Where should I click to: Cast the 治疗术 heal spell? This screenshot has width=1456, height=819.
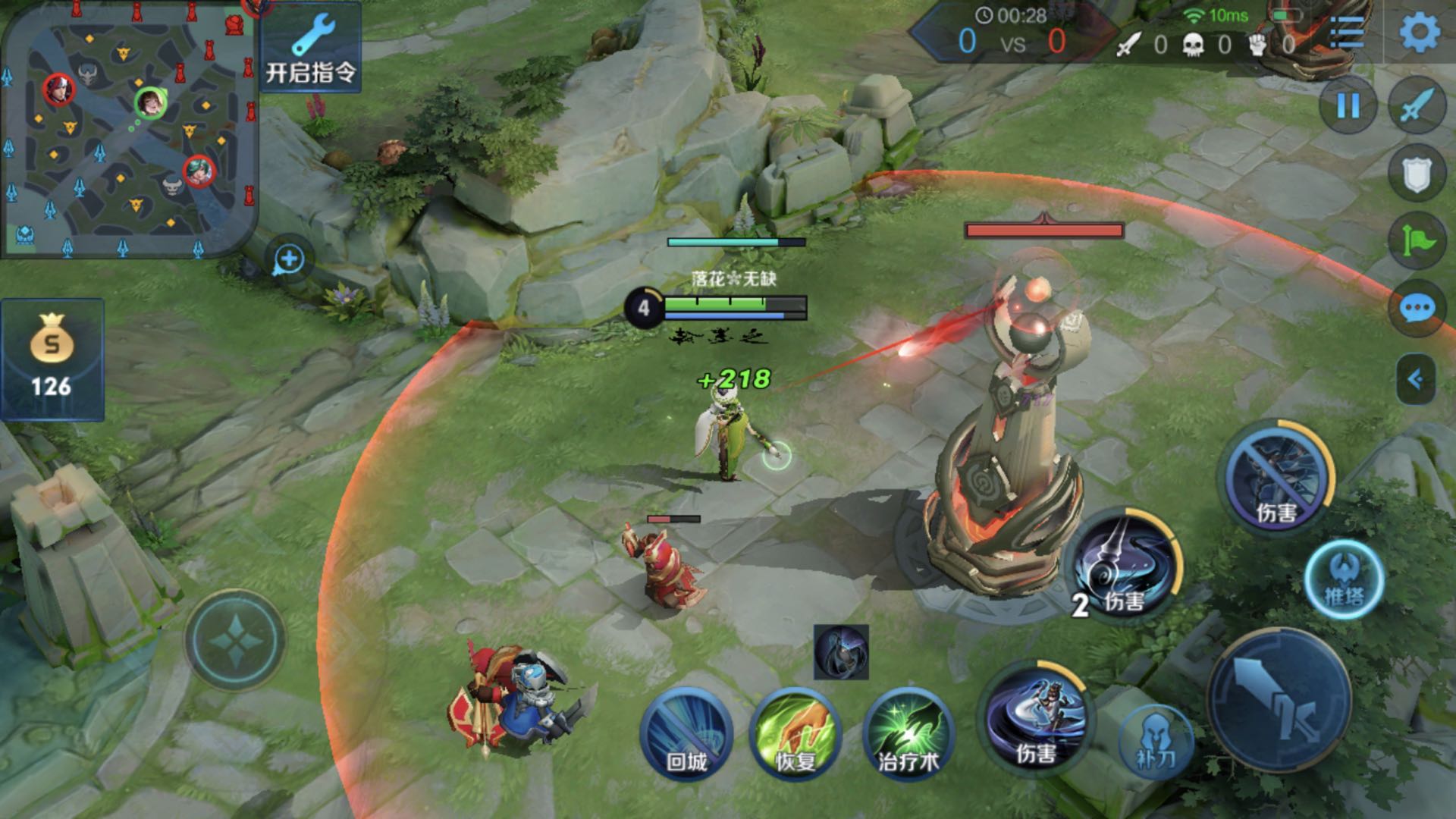[x=908, y=733]
